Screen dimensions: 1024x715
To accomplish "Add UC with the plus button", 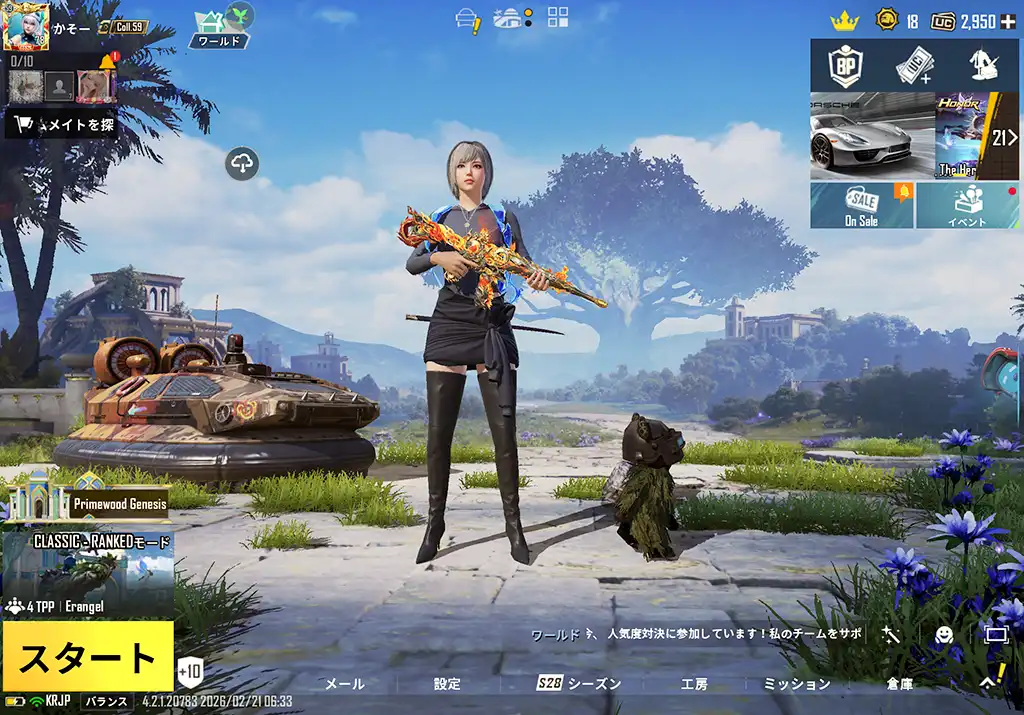I will click(x=1008, y=21).
